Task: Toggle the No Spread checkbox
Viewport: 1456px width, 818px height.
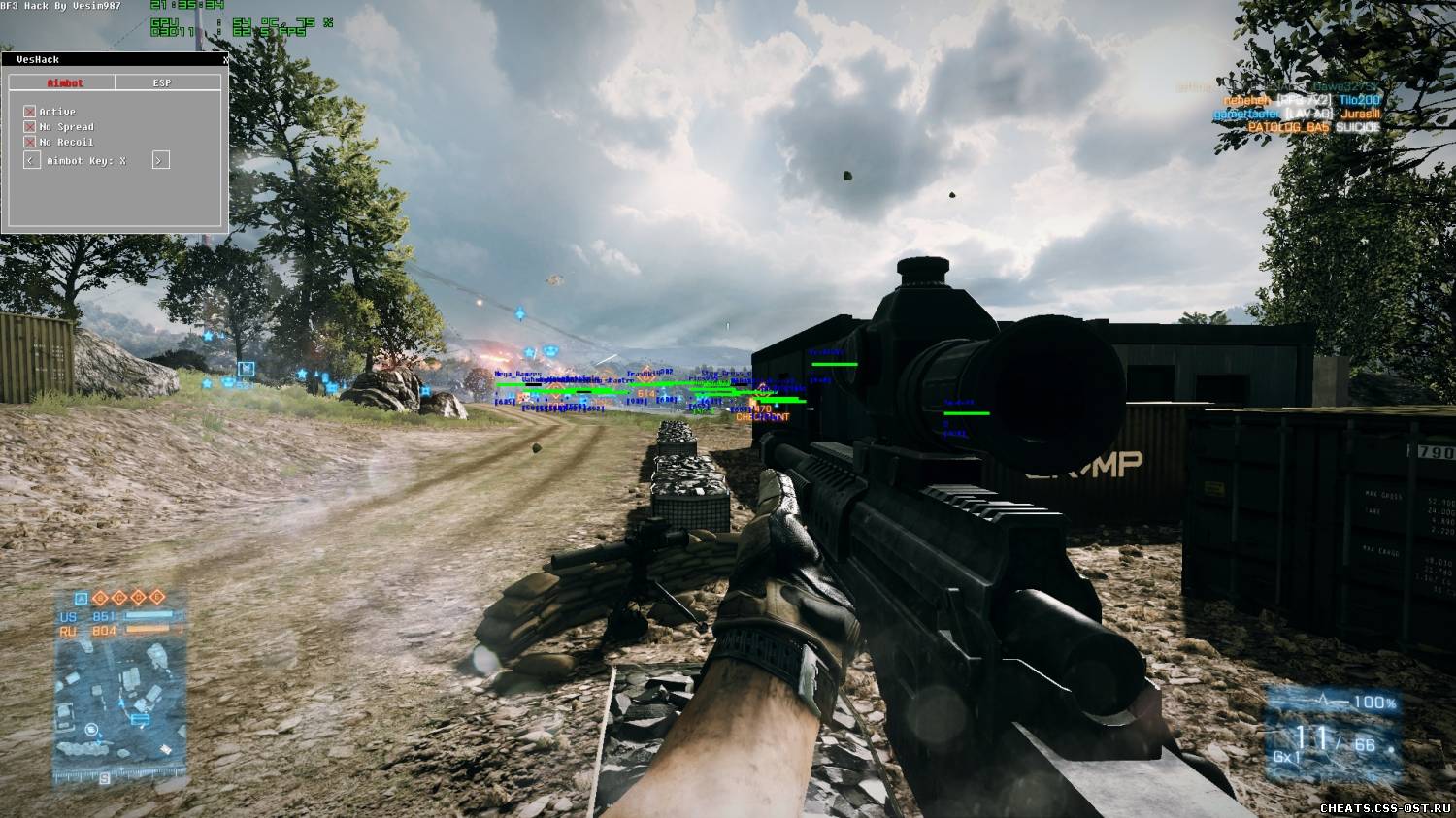Action: pyautogui.click(x=30, y=127)
